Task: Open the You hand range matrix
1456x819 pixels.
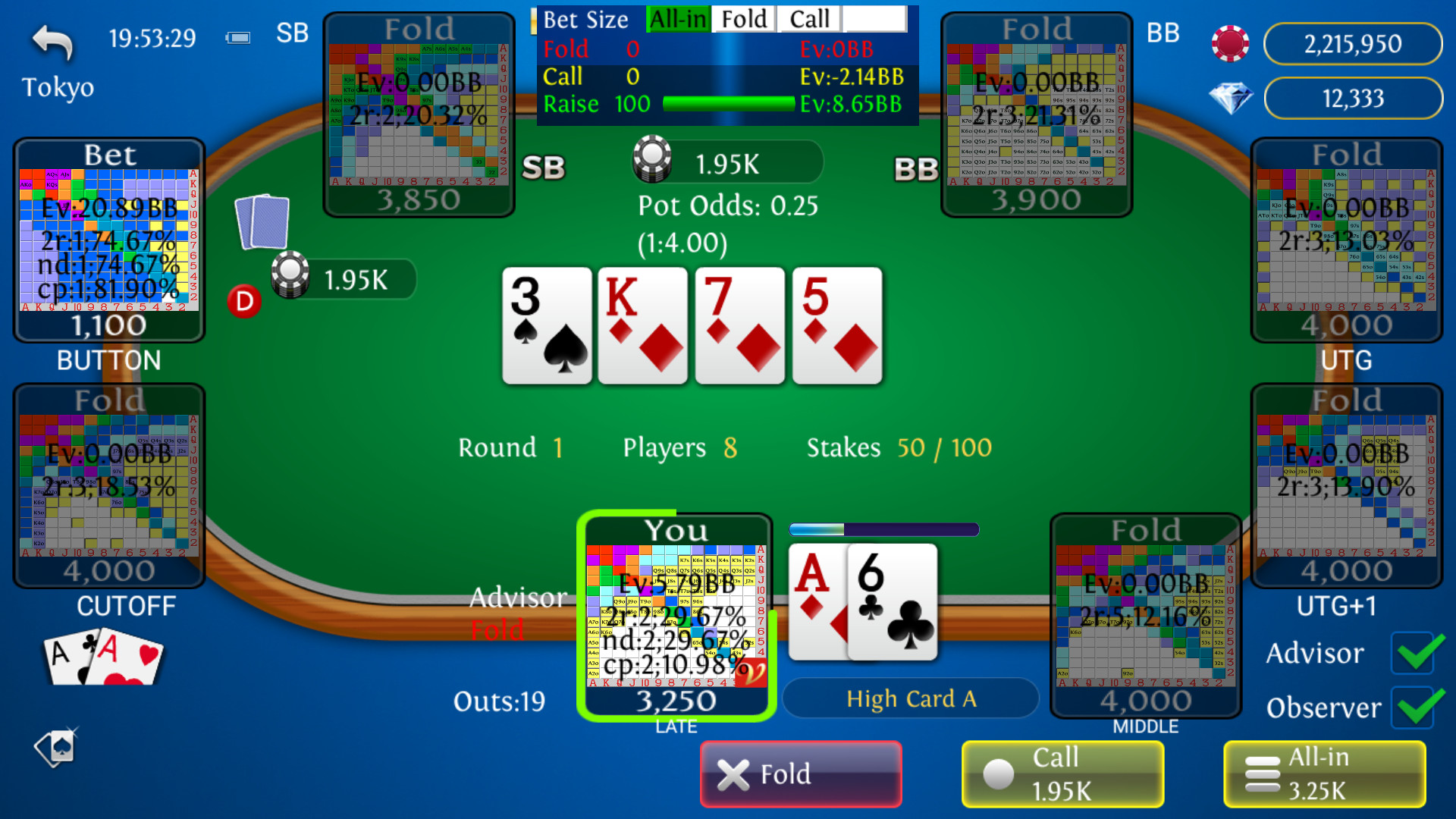Action: point(676,614)
